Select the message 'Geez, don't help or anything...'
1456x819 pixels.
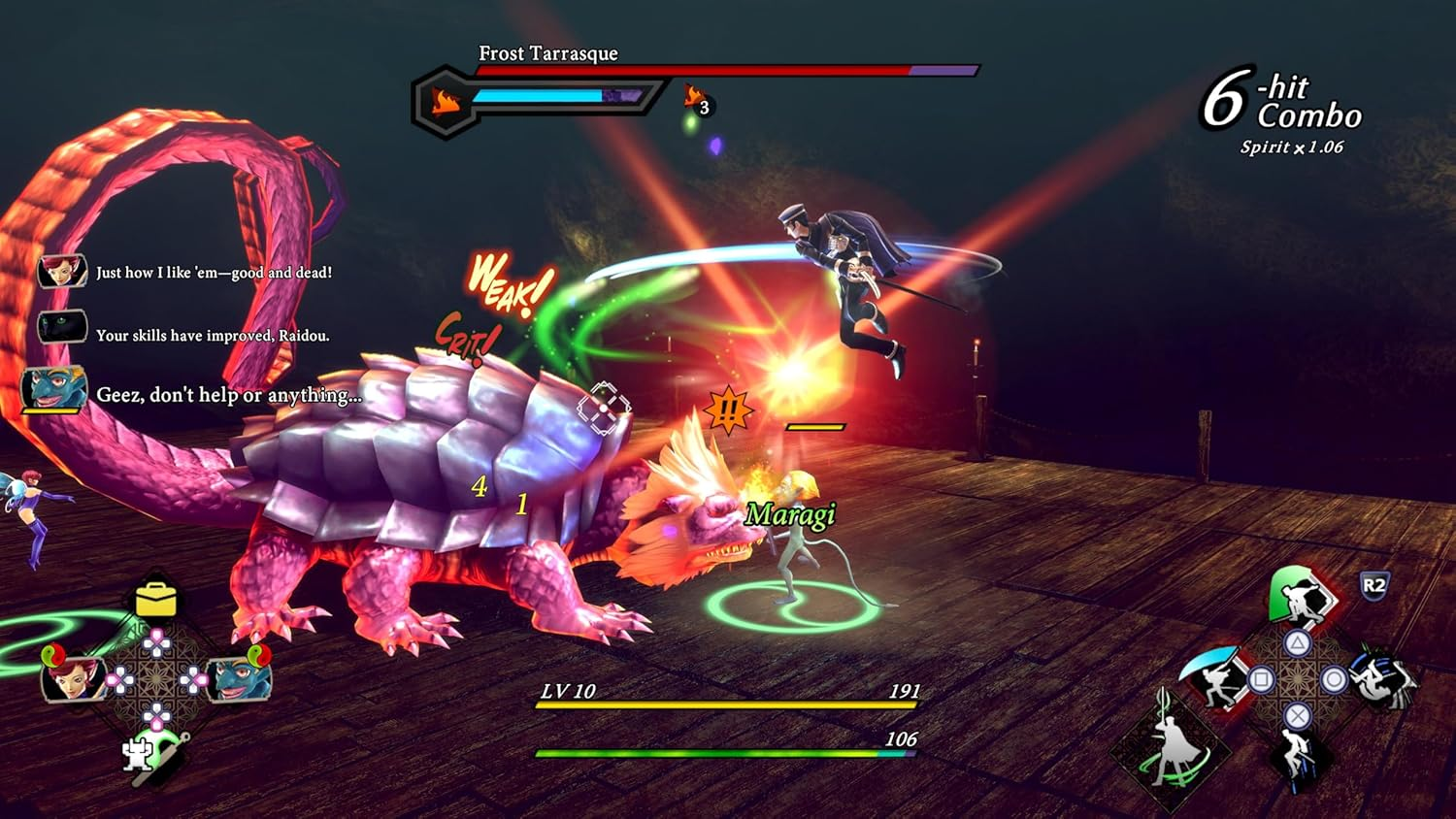[x=229, y=392]
